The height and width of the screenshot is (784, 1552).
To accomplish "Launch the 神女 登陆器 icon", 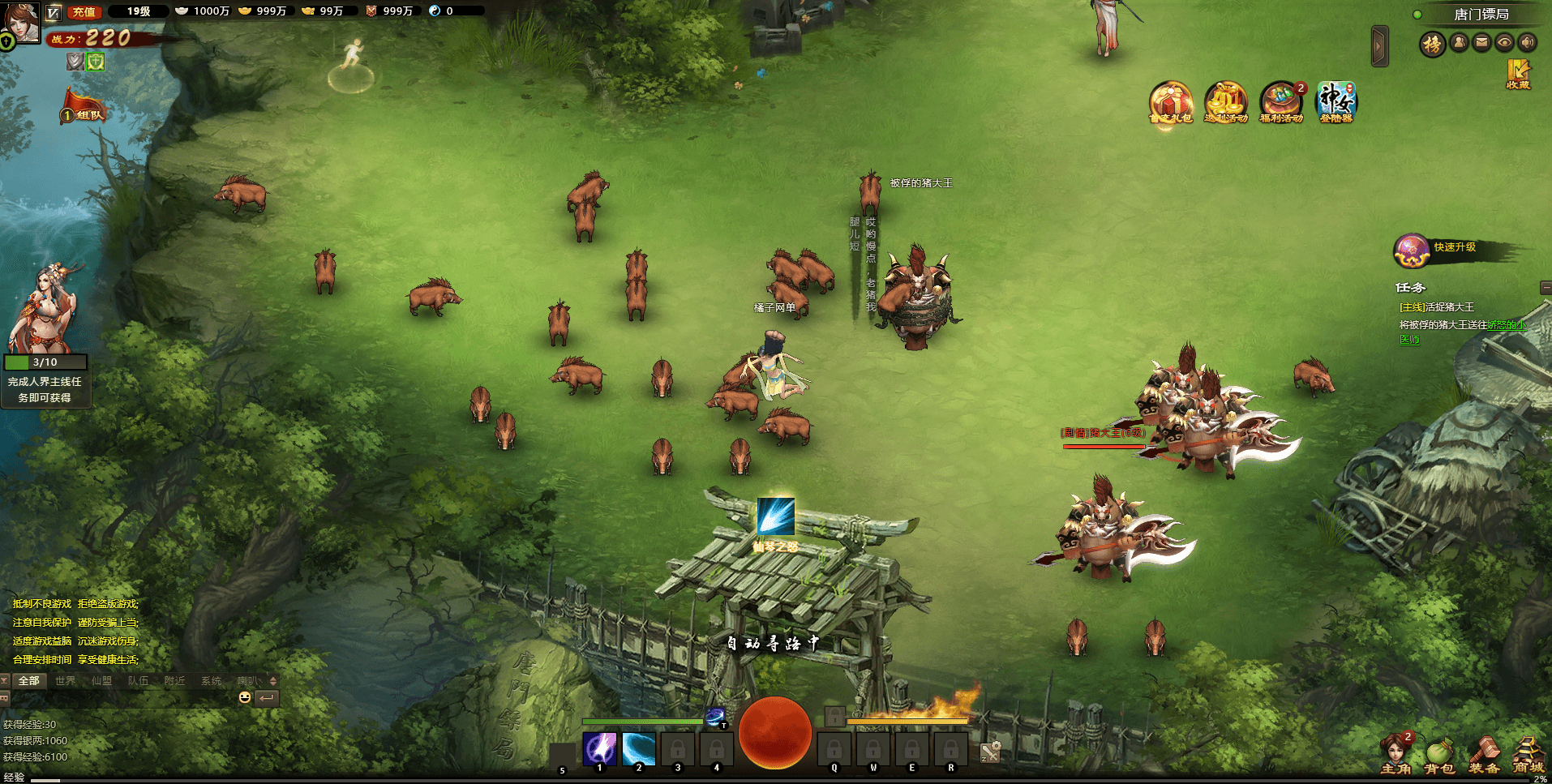I will pos(1335,103).
